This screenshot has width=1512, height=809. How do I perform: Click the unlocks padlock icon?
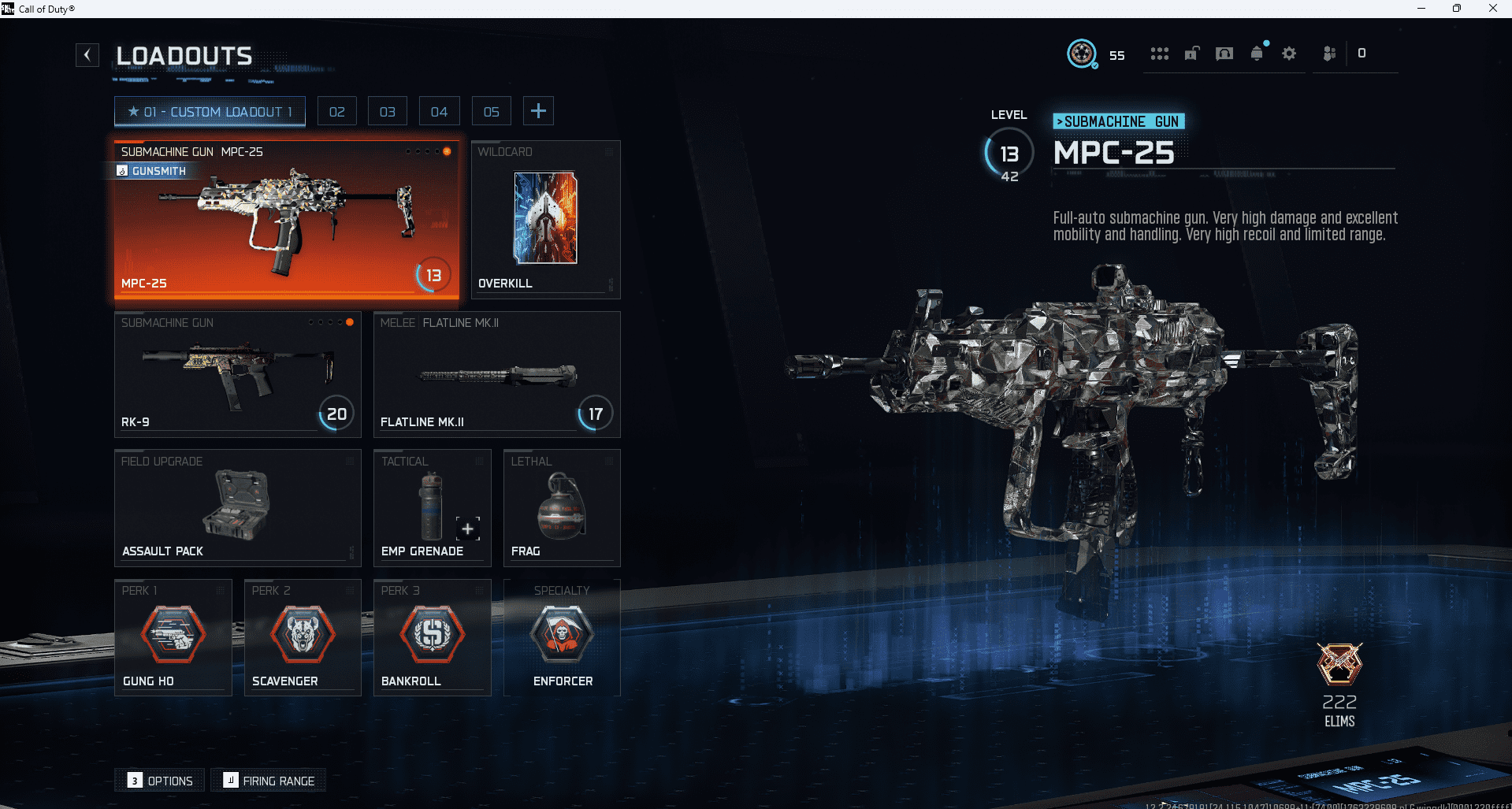click(x=1191, y=53)
